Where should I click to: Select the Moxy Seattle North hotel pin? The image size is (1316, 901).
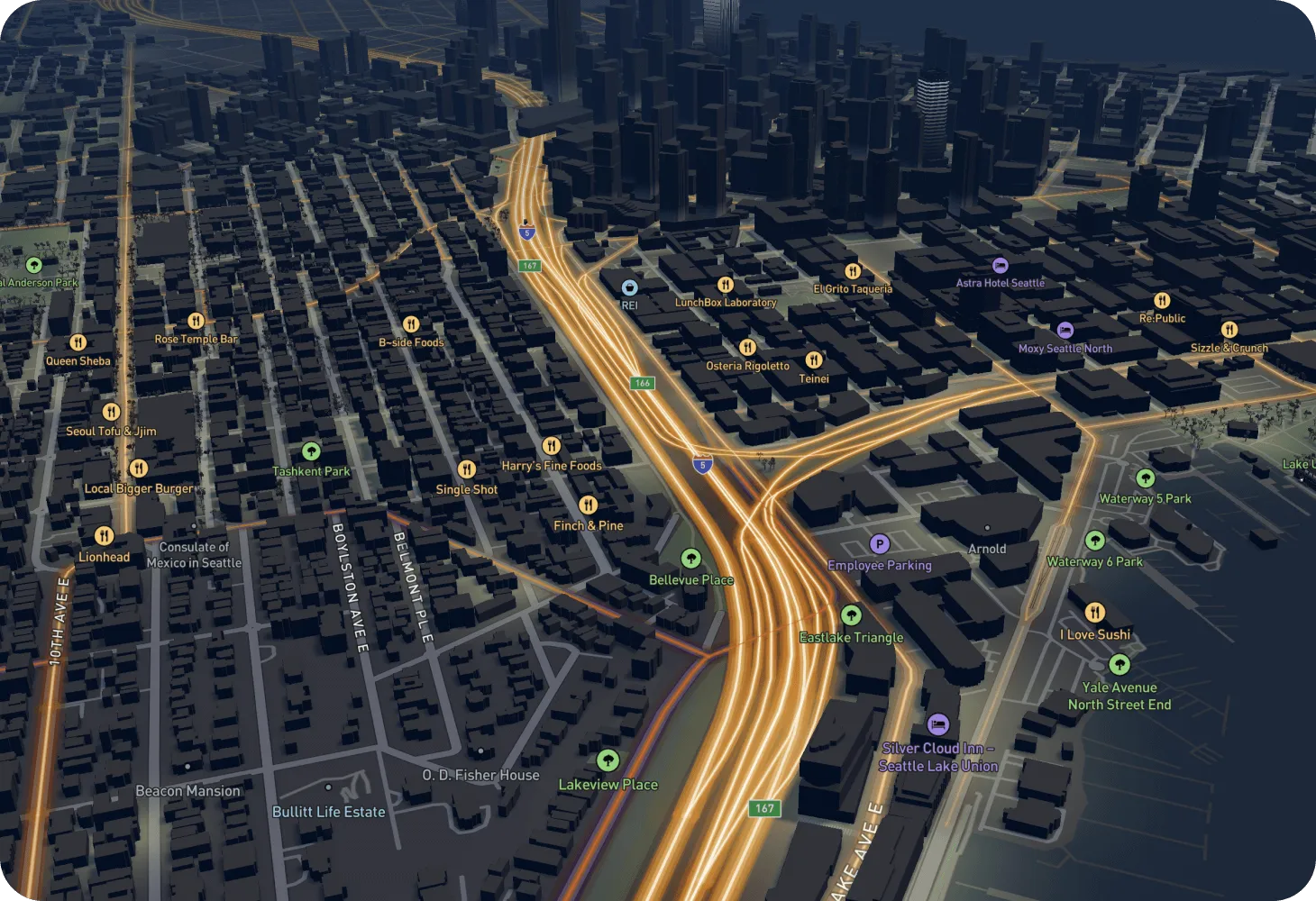click(x=1065, y=331)
